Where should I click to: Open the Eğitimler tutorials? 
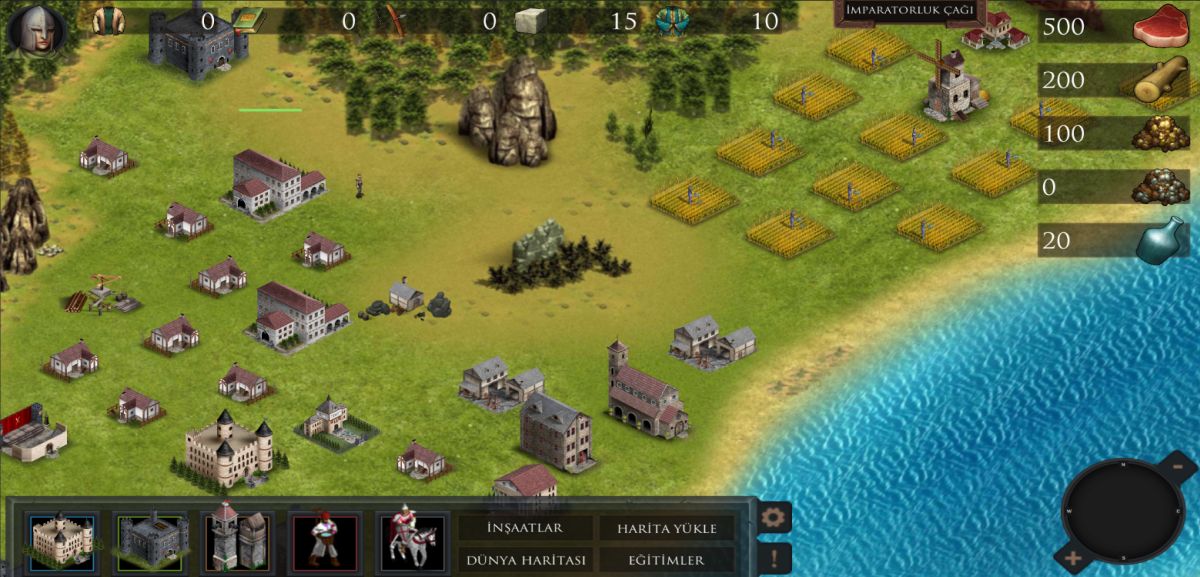coord(667,559)
